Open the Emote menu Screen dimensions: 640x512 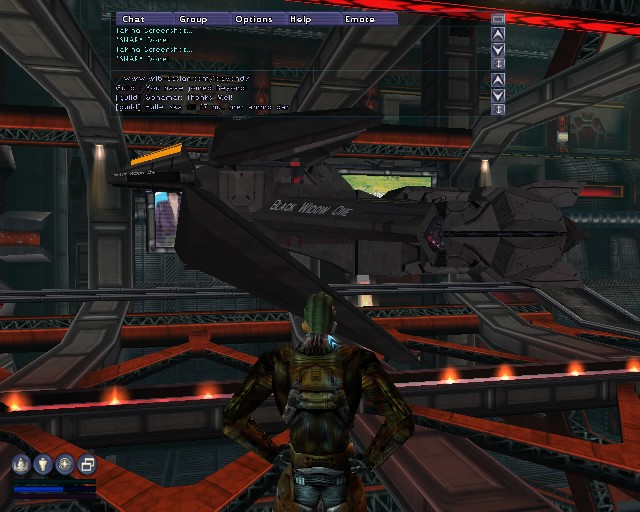point(359,19)
